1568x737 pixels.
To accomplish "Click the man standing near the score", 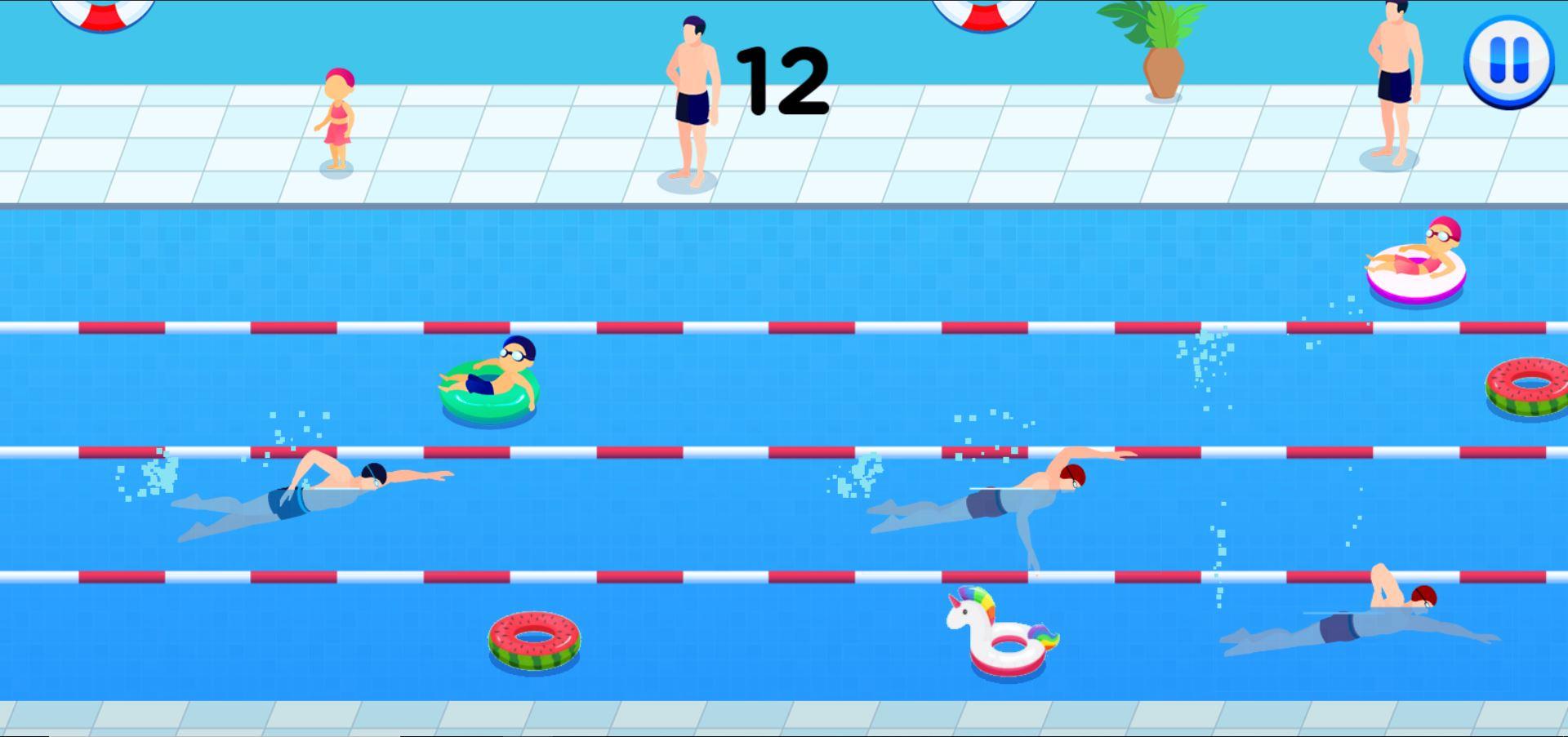I will click(693, 98).
